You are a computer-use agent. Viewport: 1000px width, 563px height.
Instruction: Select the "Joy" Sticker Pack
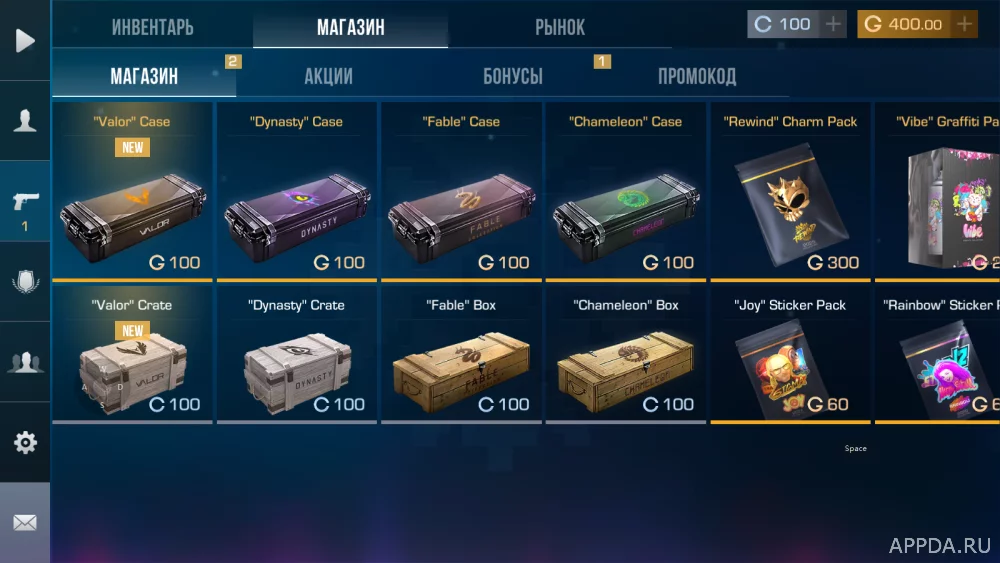pyautogui.click(x=790, y=357)
